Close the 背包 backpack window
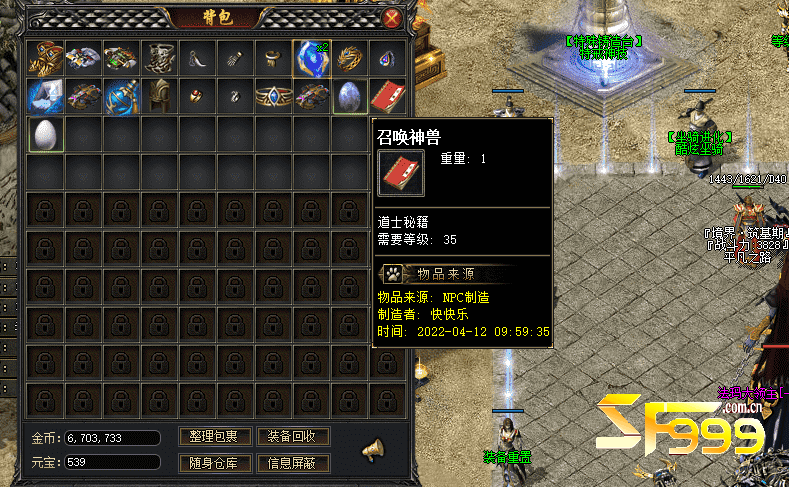 [x=392, y=18]
